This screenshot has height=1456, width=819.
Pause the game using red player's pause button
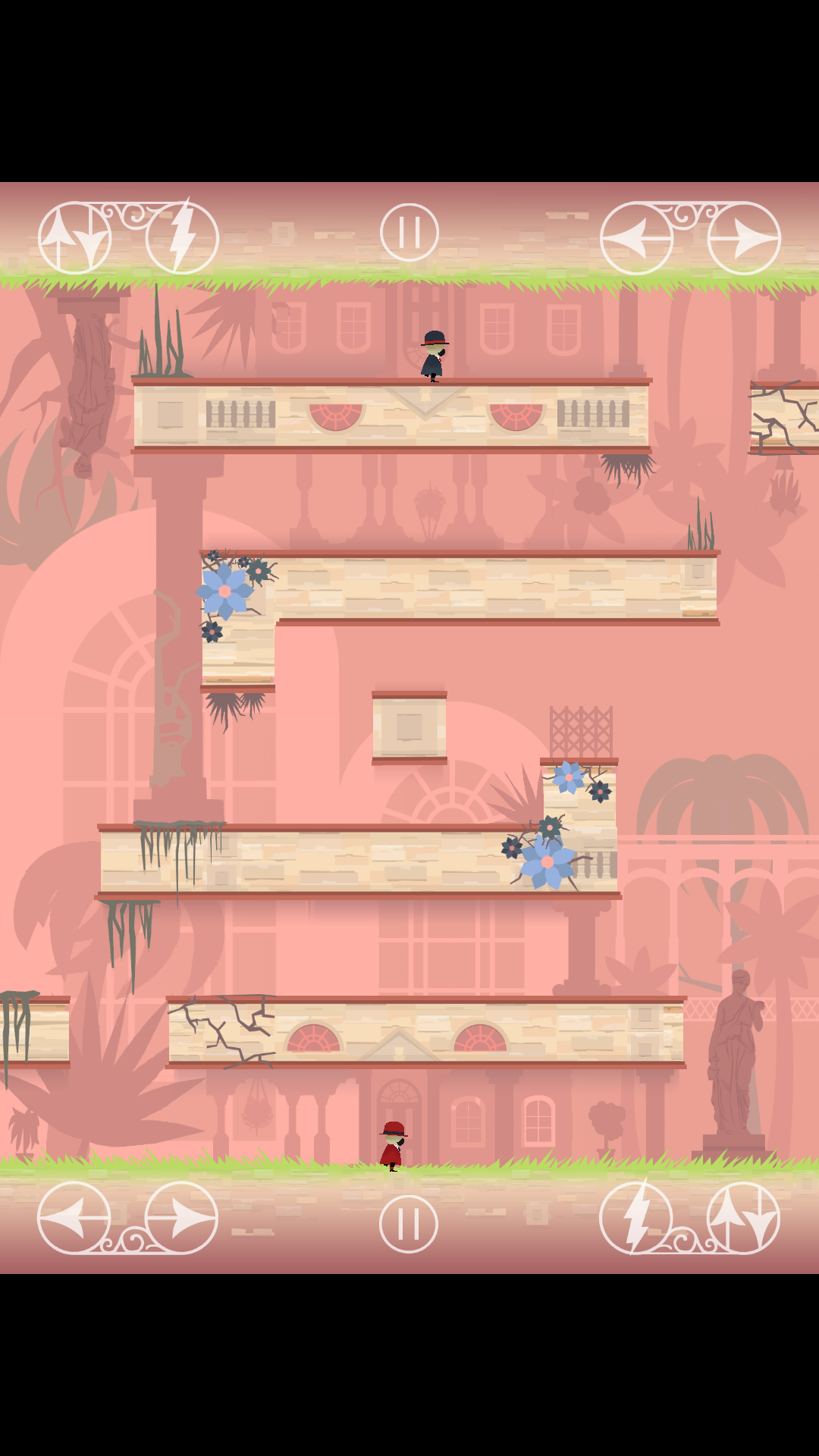[x=409, y=1223]
